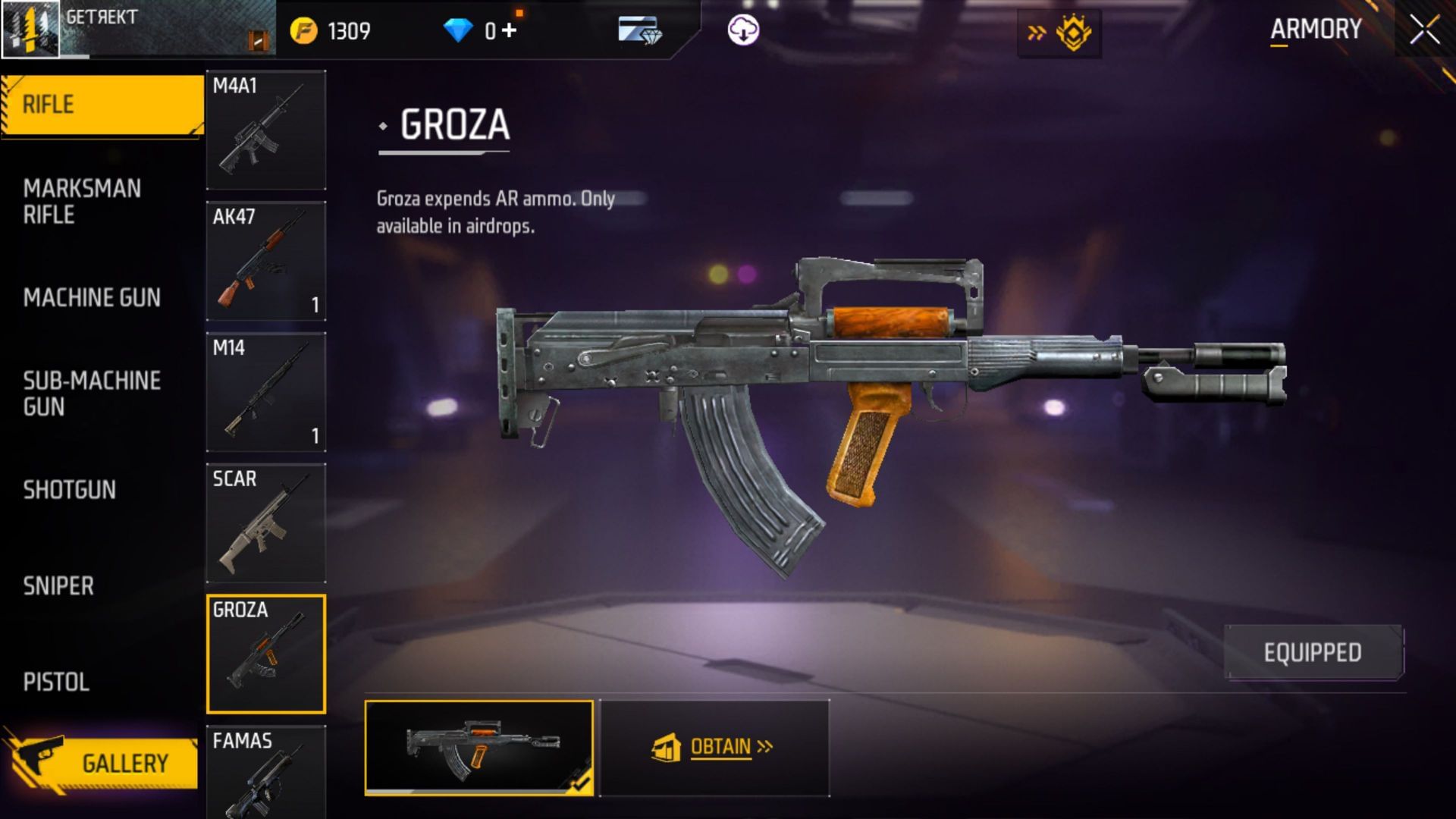Switch to the Sniper category
Viewport: 1456px width, 819px height.
pyautogui.click(x=58, y=586)
